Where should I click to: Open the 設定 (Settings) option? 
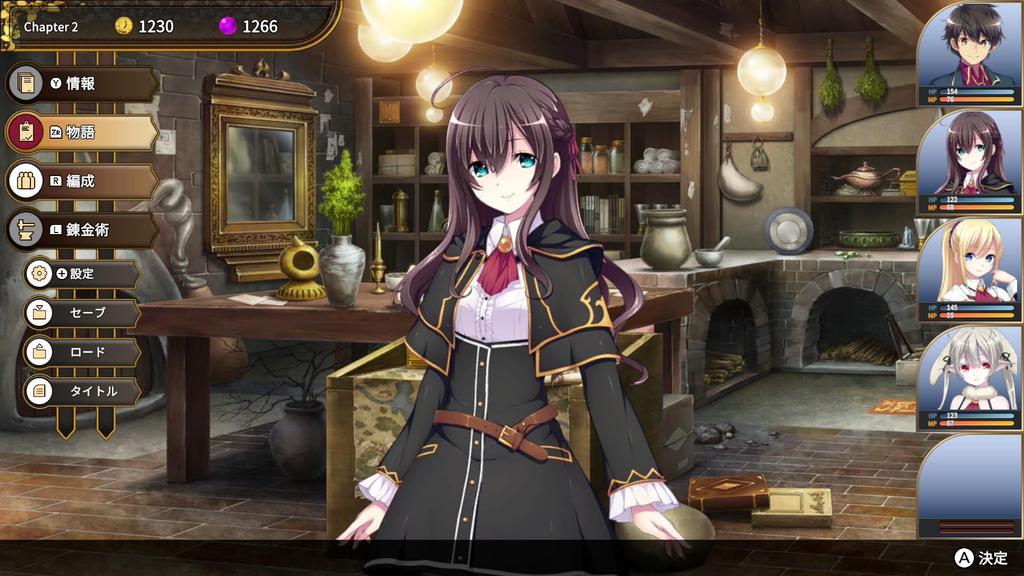point(82,273)
